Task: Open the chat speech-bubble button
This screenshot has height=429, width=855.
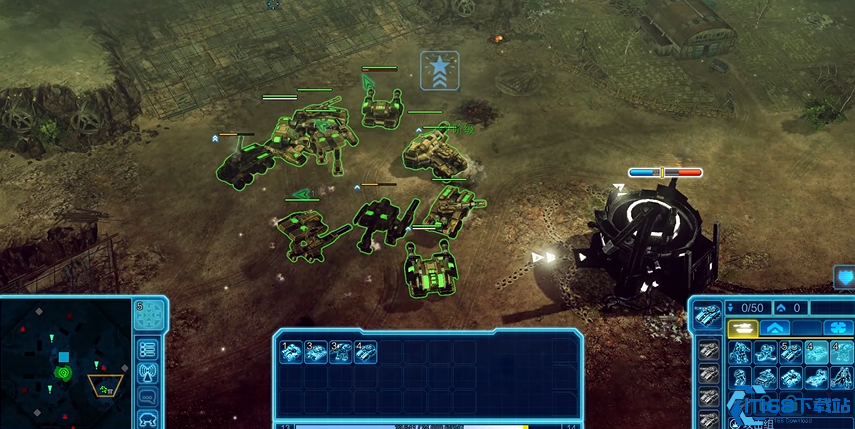Action: 148,397
